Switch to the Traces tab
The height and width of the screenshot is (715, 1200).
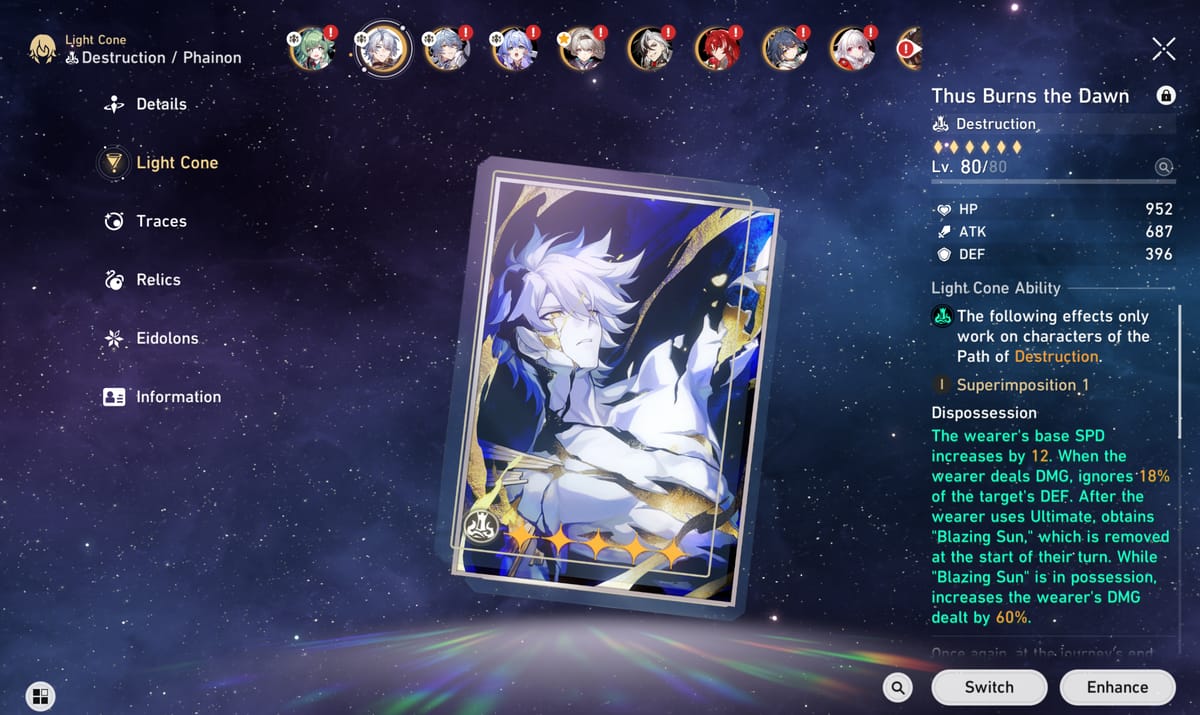(x=160, y=221)
